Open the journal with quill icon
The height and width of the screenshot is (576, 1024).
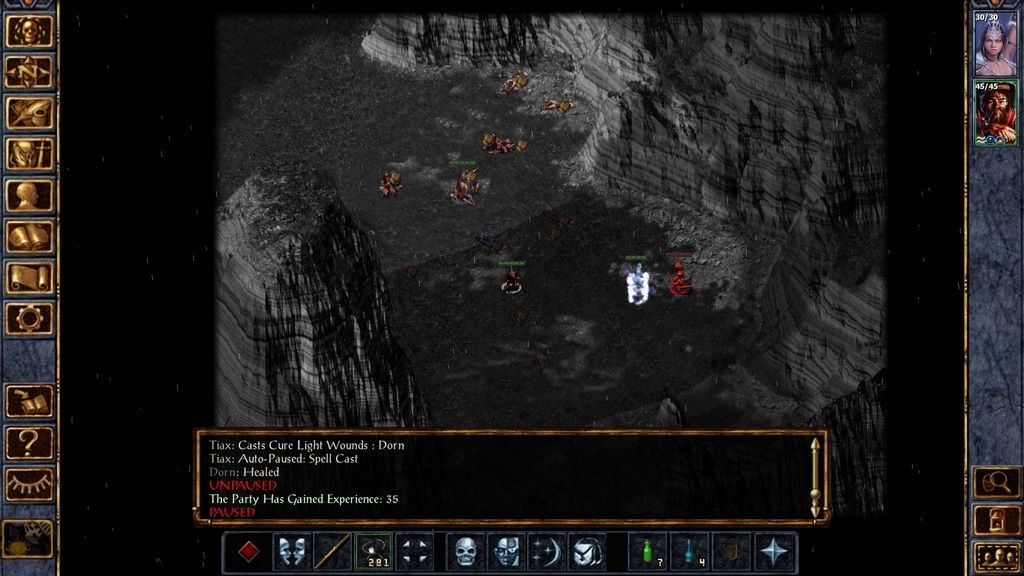[x=29, y=113]
